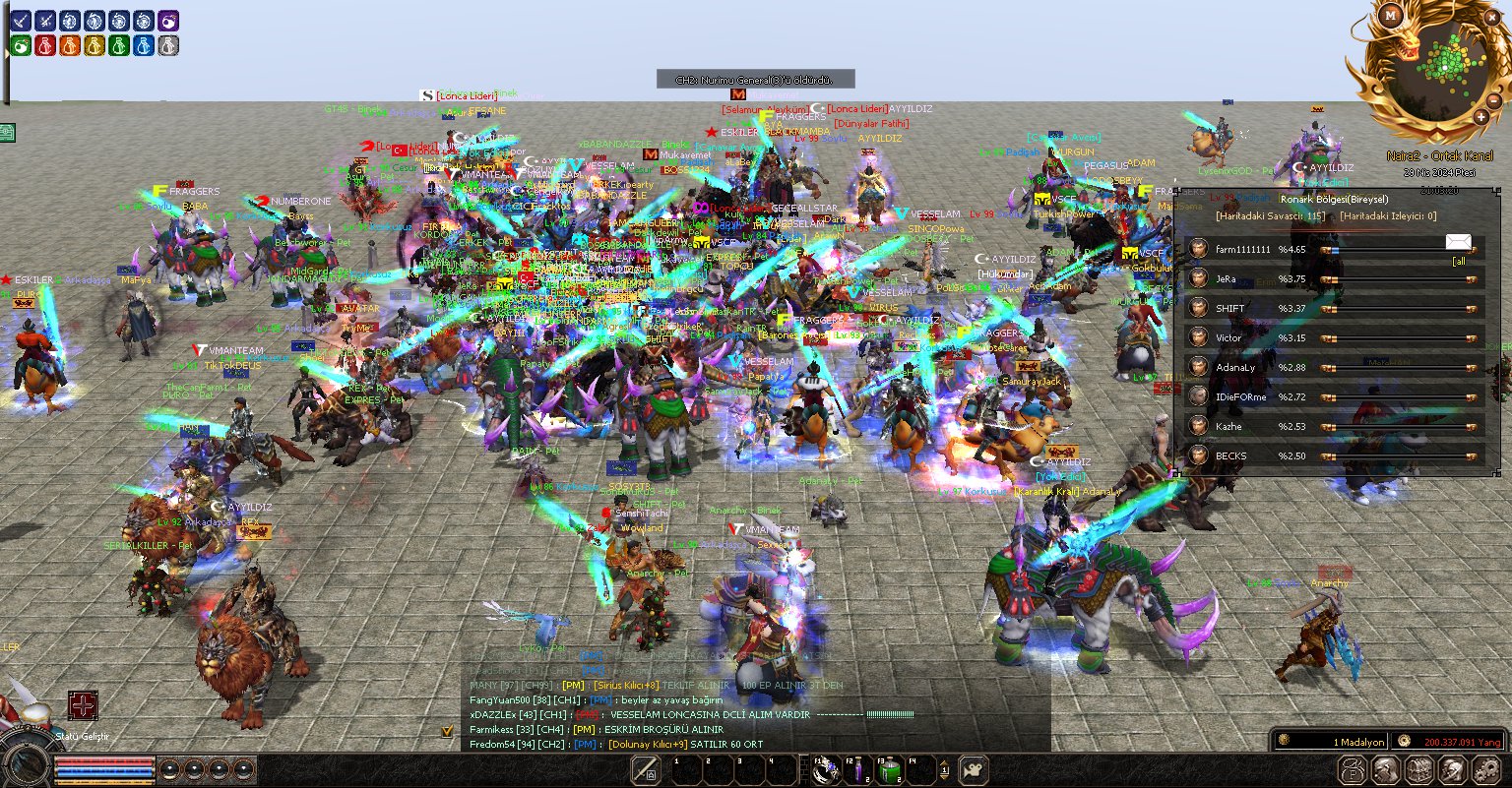Open the mail envelope icon
1512x788 pixels.
[1459, 242]
